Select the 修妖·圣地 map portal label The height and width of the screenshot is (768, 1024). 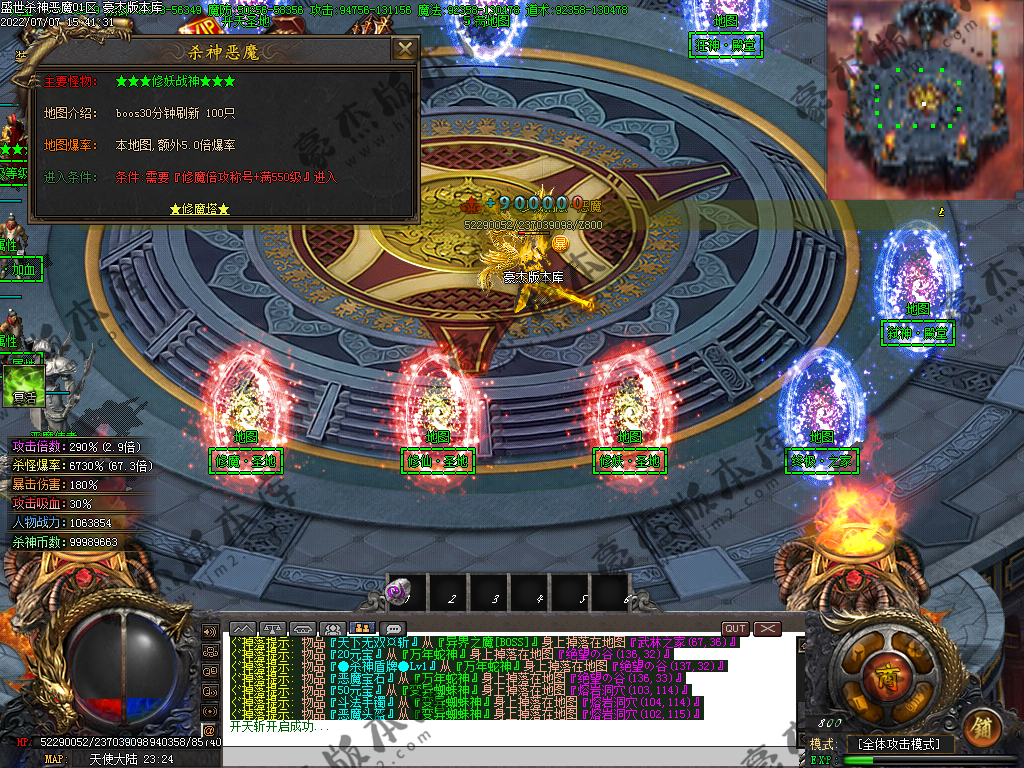629,460
